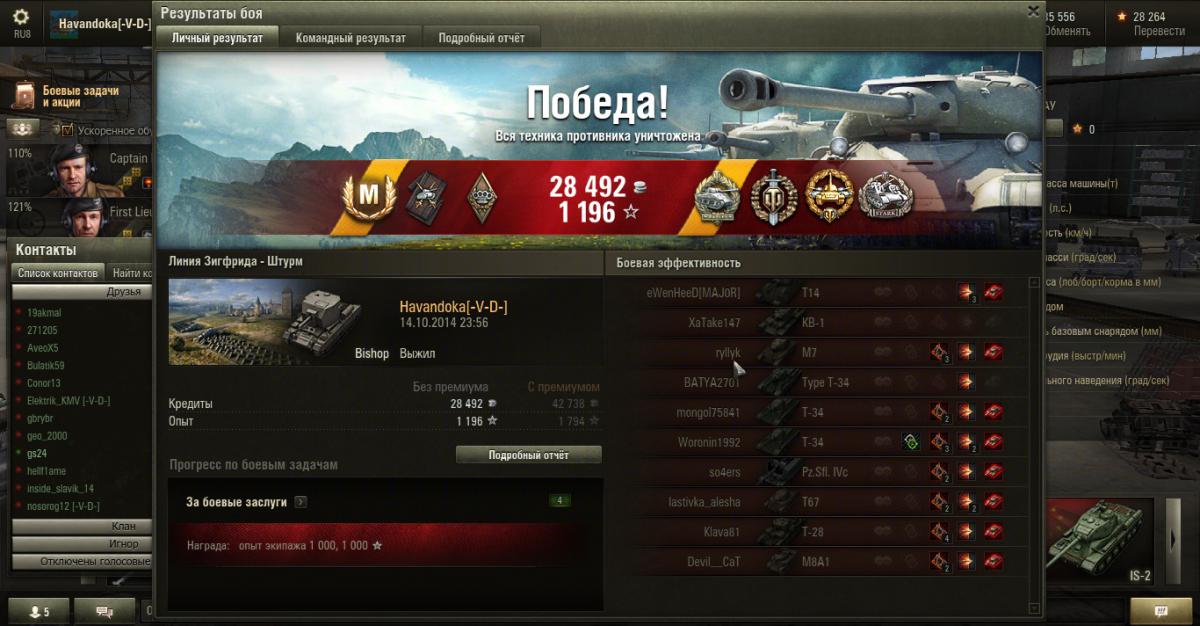Select player eWenHeeD[MAJ0R] row
This screenshot has height=626, width=1200.
pyautogui.click(x=693, y=292)
